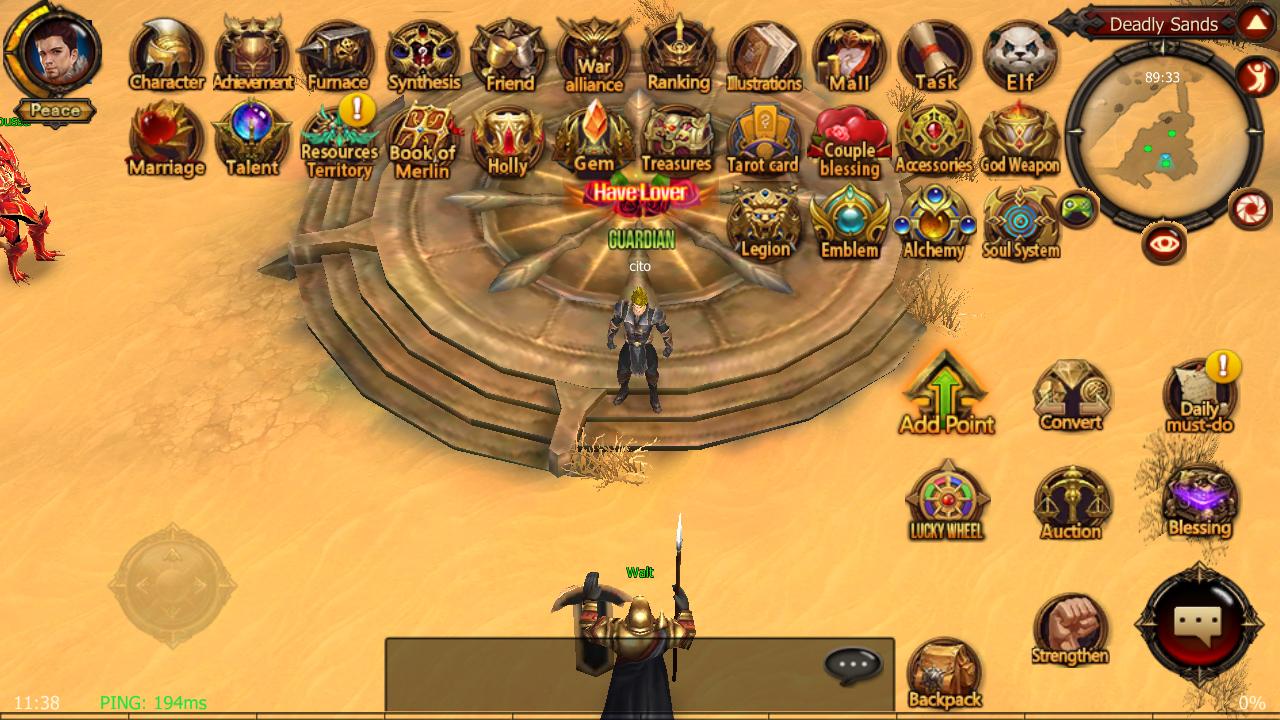Open the Alchemy menu
Screen dimensions: 1280x720
934,223
